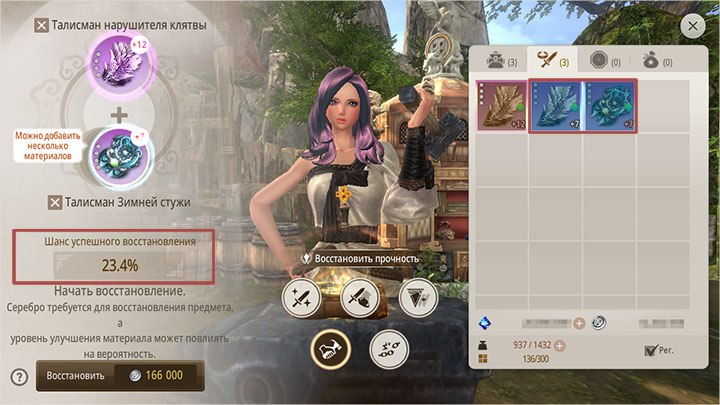Image resolution: width=720 pixels, height=405 pixels.
Task: Pick the teal +7 talisman in inventory
Action: click(609, 106)
